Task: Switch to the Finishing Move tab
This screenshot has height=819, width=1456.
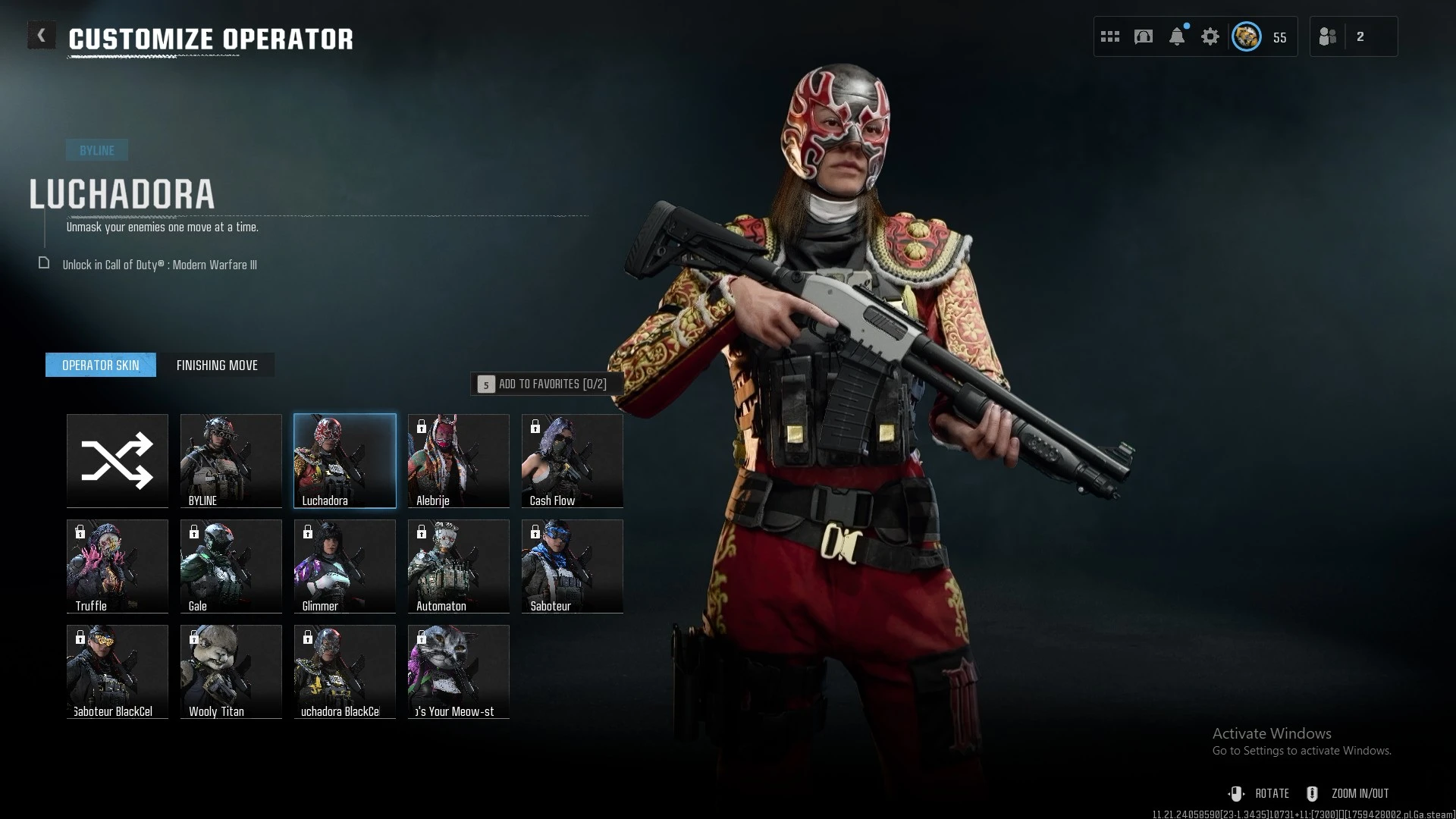Action: pos(217,366)
